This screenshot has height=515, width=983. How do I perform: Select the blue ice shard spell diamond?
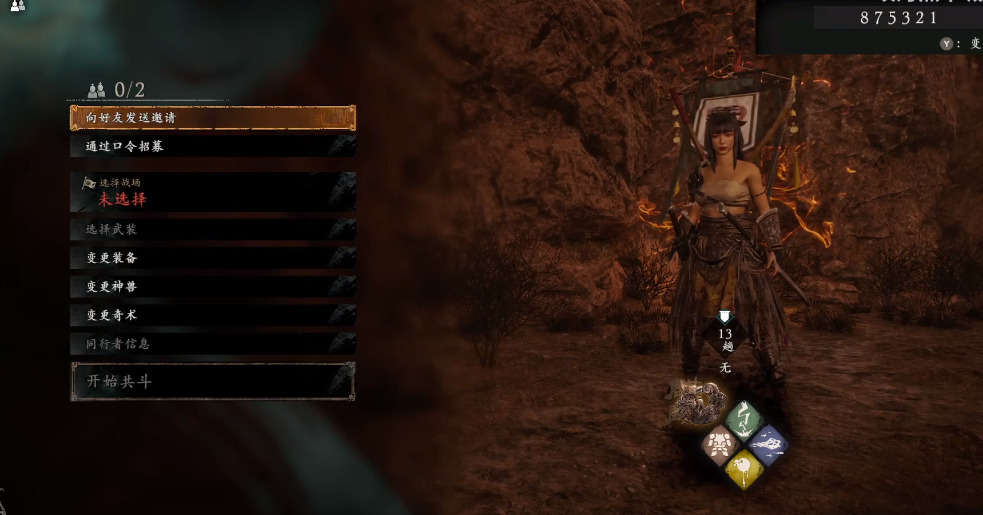767,443
